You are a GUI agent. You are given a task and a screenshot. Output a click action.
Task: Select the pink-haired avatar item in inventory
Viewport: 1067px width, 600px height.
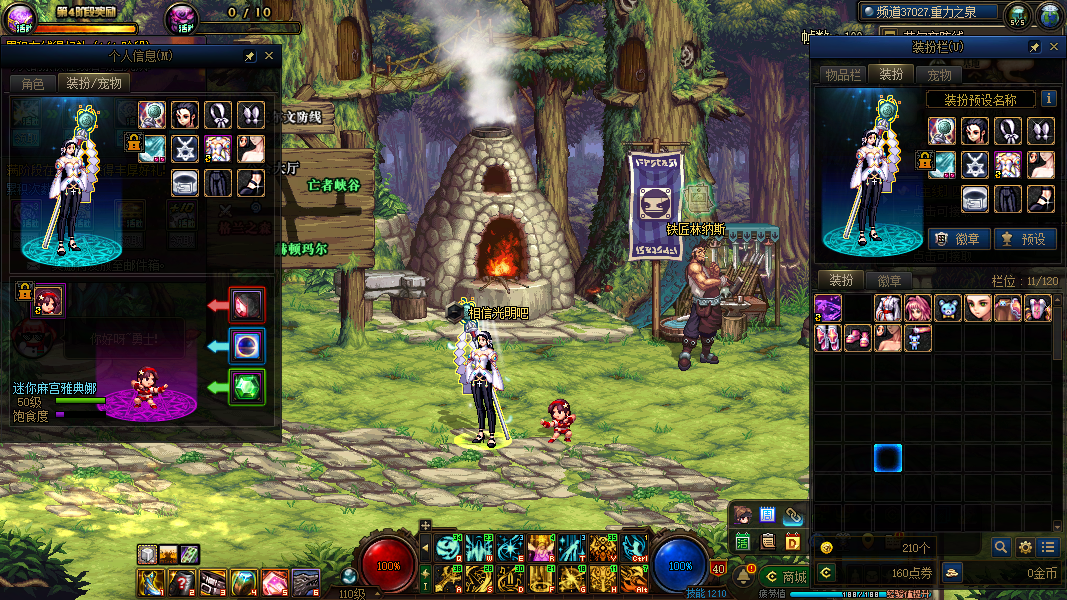click(918, 308)
